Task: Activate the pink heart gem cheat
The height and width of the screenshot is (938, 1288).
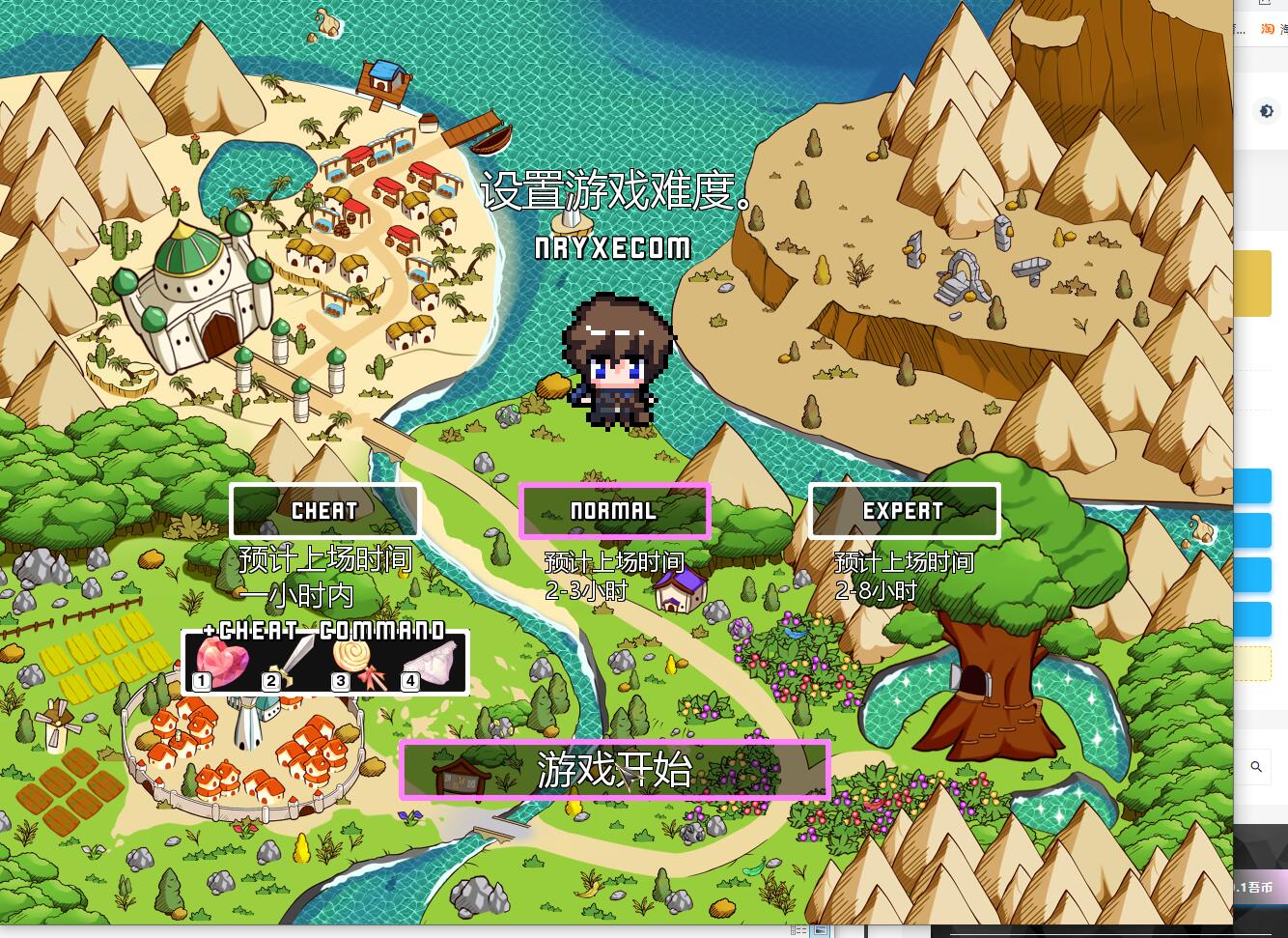Action: 222,664
